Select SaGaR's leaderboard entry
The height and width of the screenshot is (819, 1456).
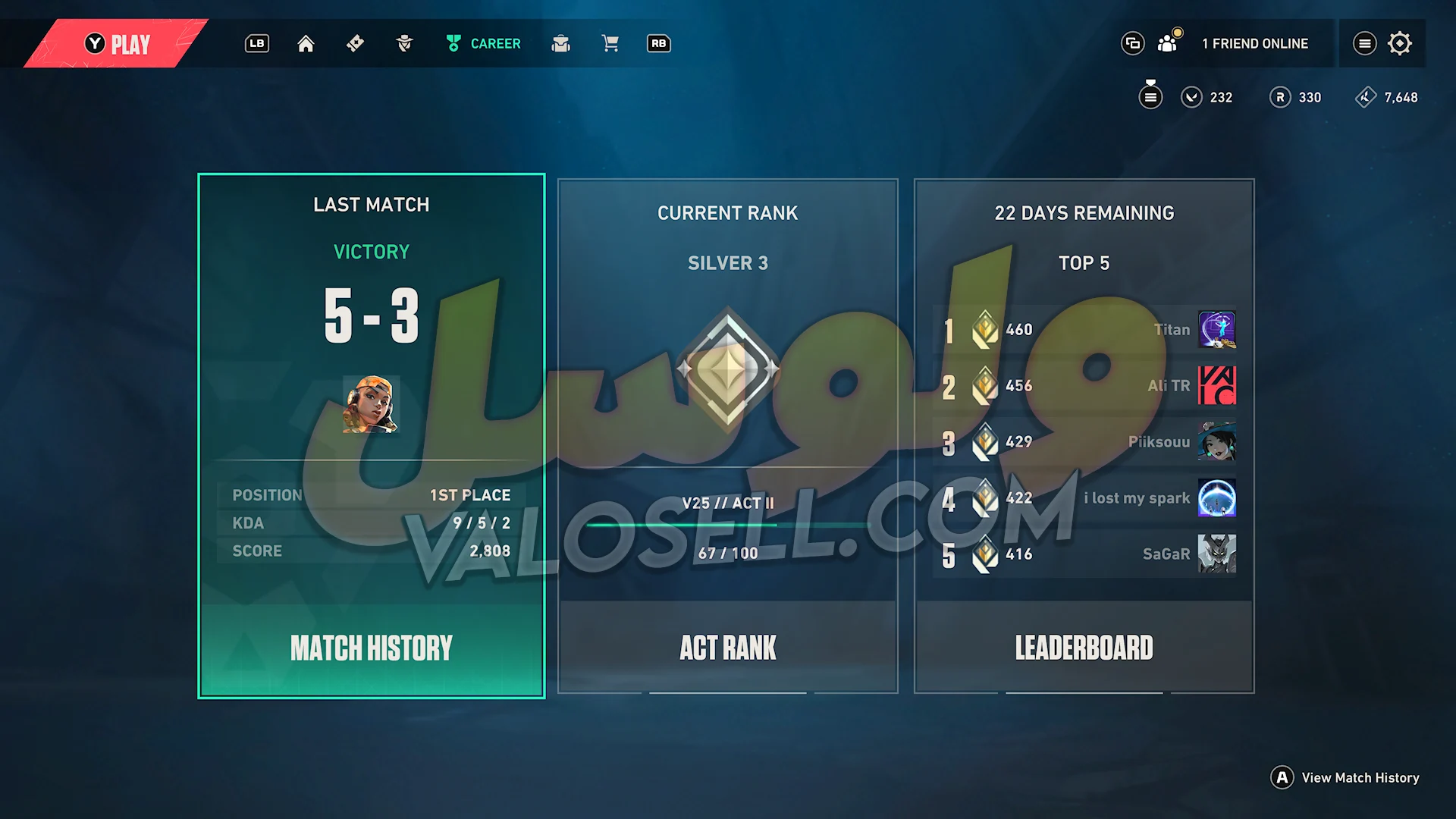[x=1084, y=554]
